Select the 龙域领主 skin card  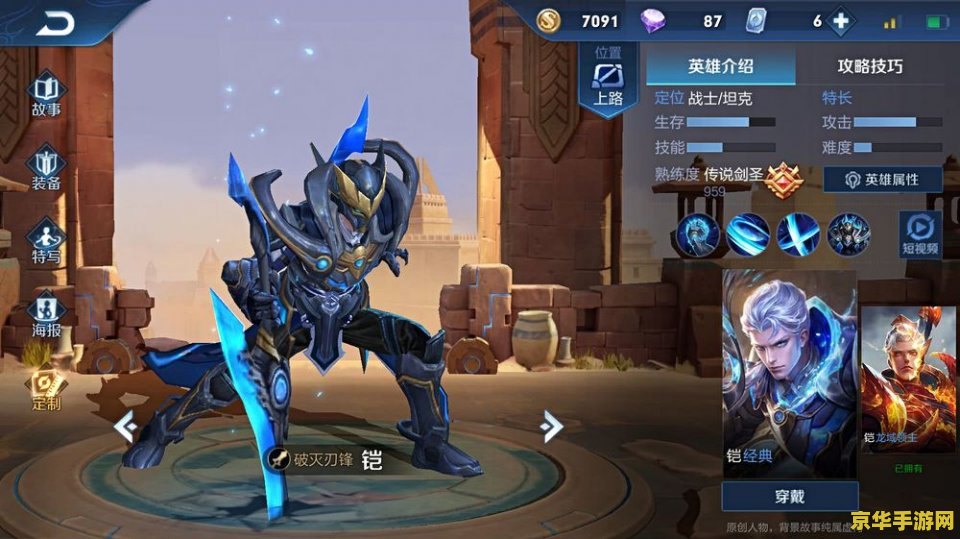coord(908,379)
